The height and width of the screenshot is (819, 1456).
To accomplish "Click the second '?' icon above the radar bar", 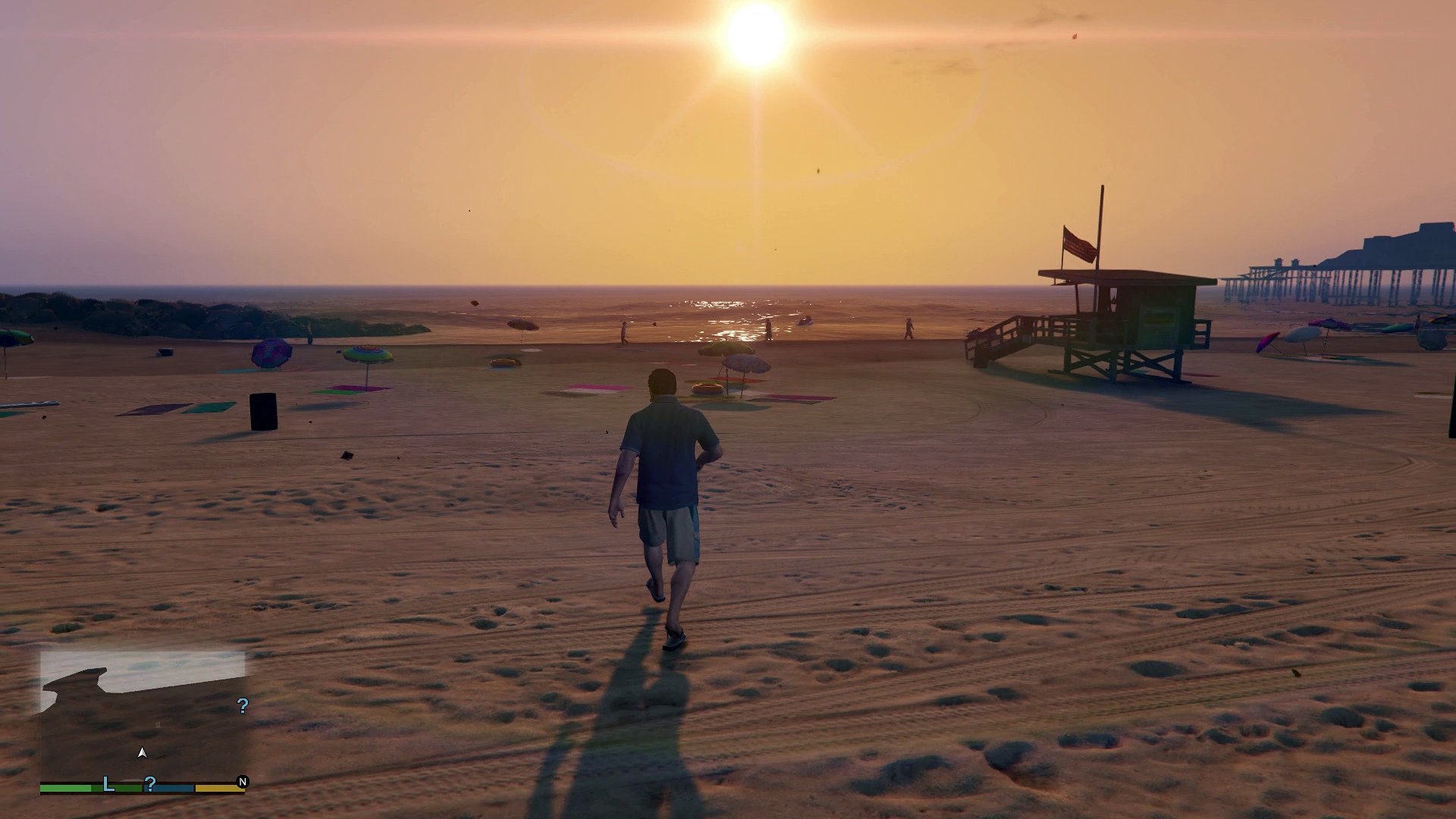I will click(x=150, y=786).
